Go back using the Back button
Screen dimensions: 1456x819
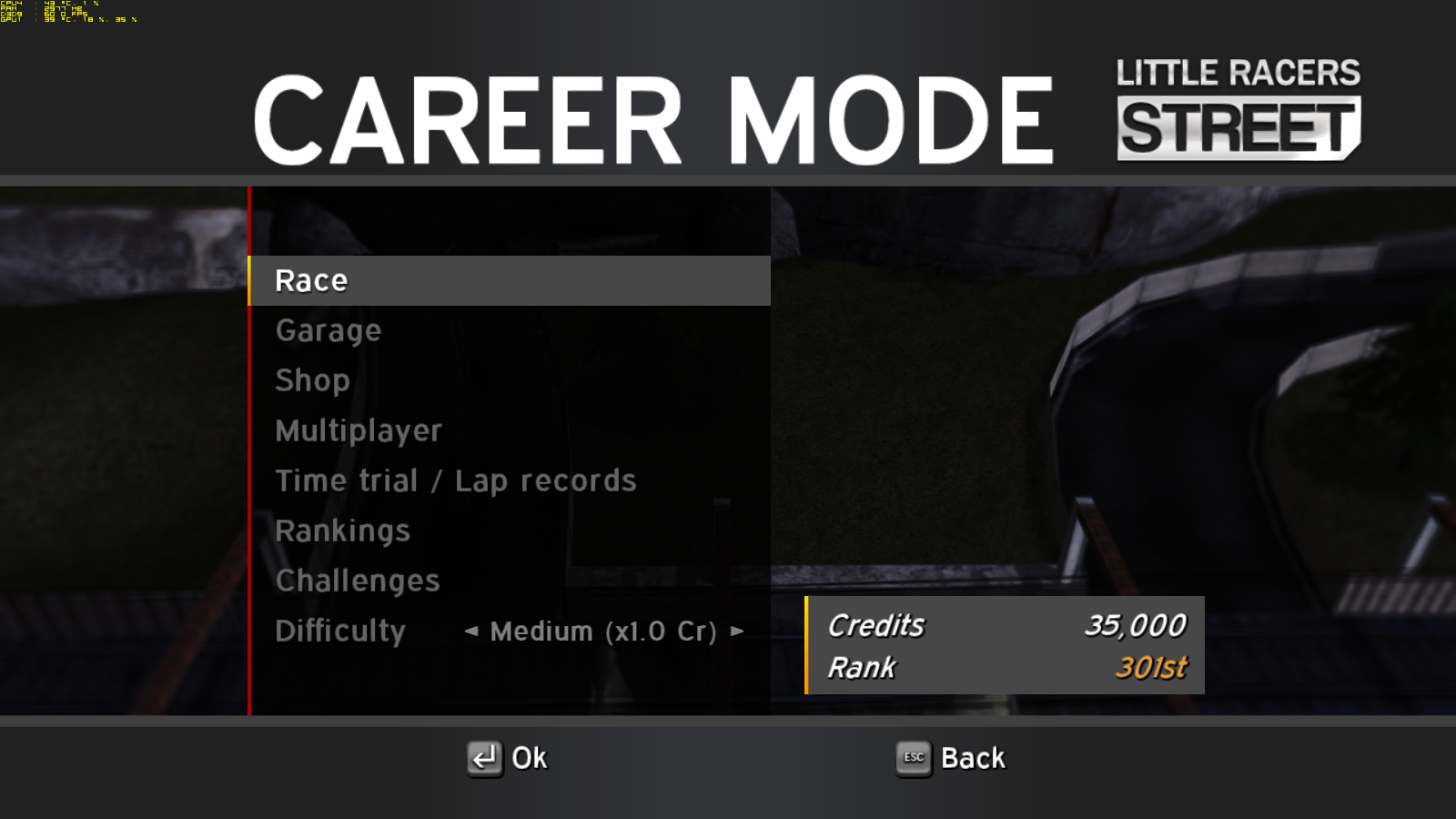(x=951, y=758)
